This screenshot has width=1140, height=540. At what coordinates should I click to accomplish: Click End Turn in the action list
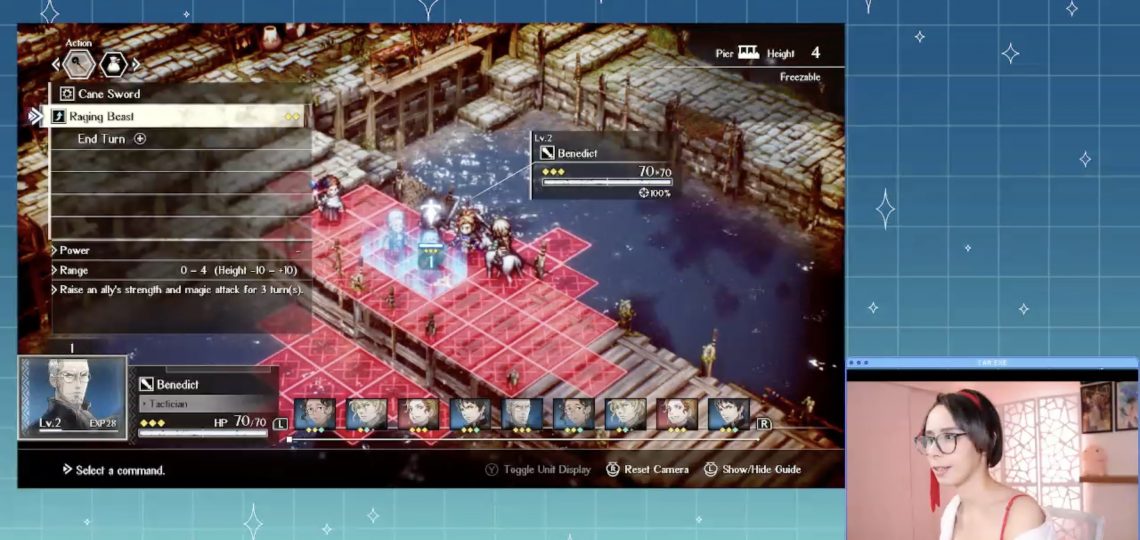pos(102,139)
